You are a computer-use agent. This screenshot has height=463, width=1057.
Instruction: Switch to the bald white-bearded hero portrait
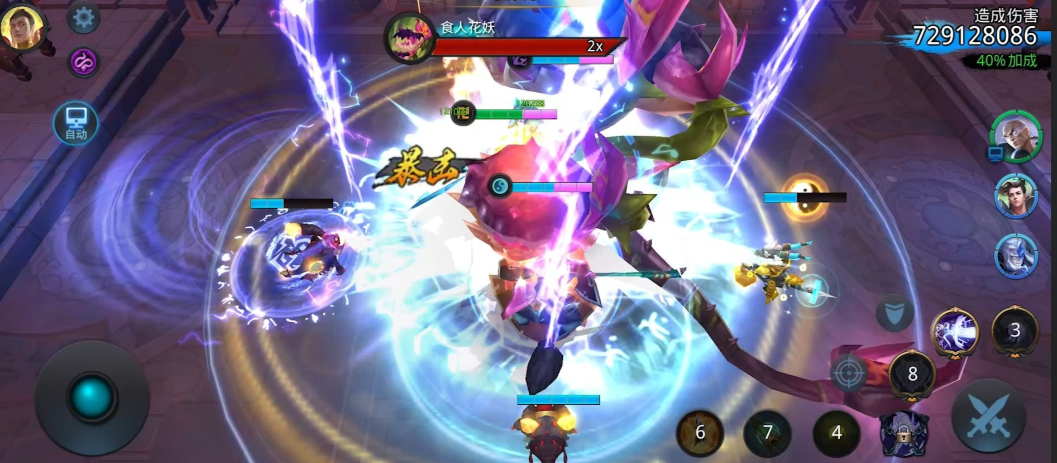pos(1016,135)
